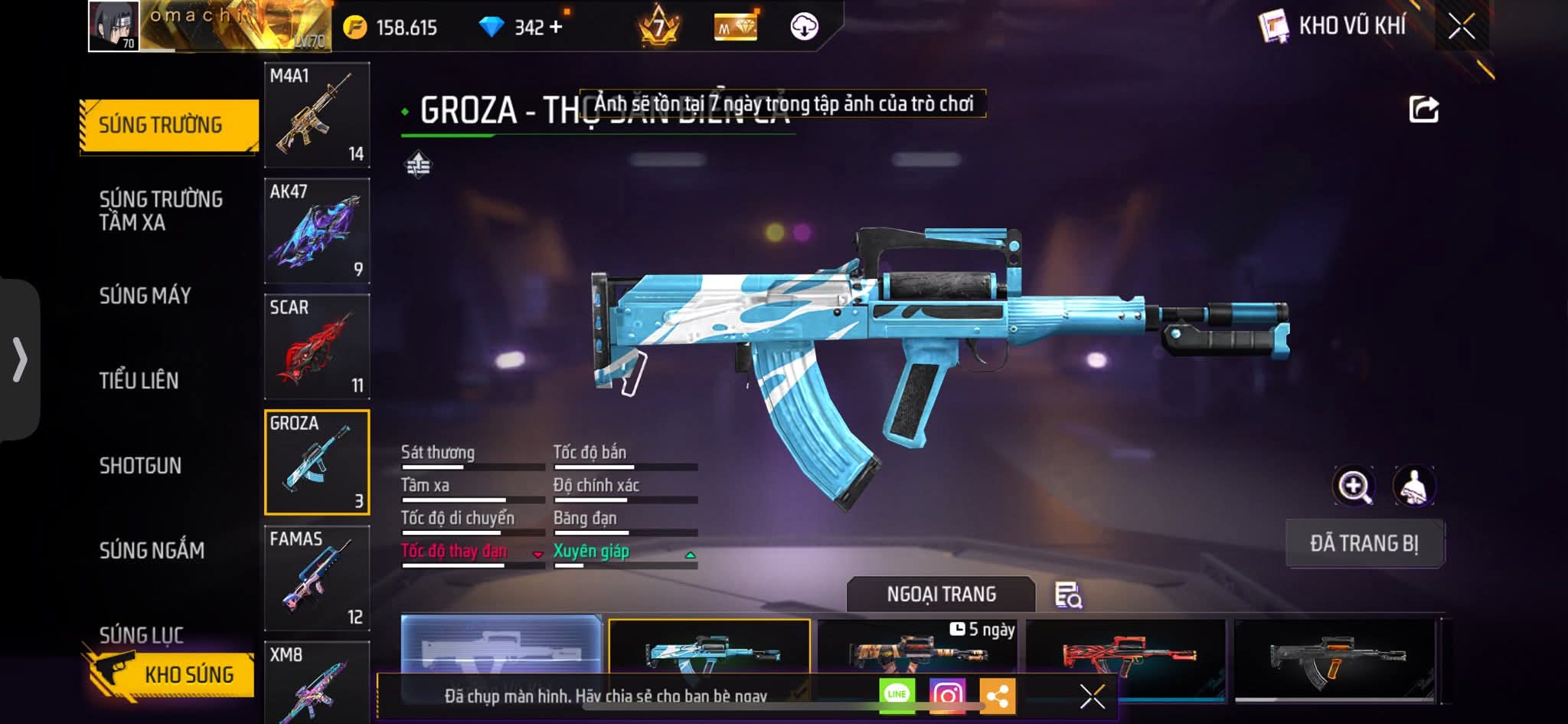
Task: Click the share arrow icon
Action: click(x=1423, y=110)
